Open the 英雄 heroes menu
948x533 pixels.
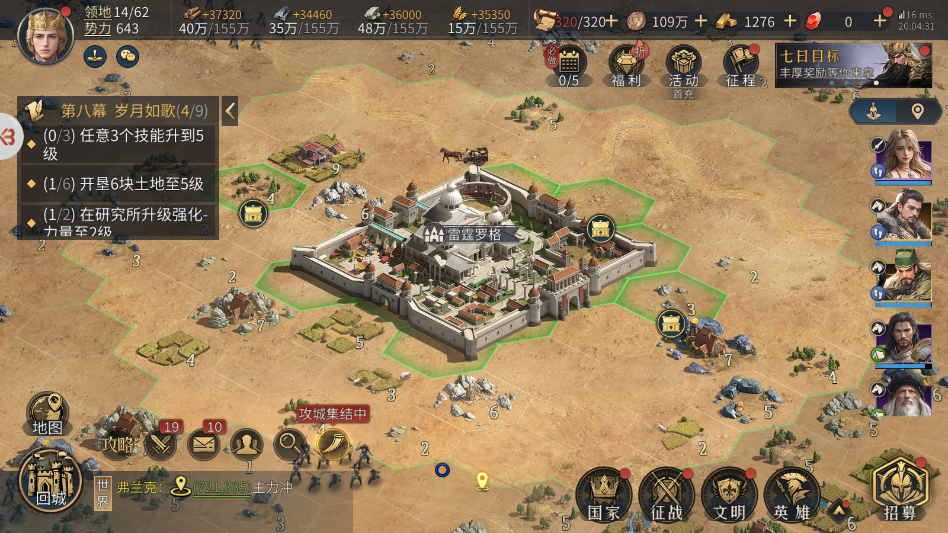pyautogui.click(x=792, y=495)
